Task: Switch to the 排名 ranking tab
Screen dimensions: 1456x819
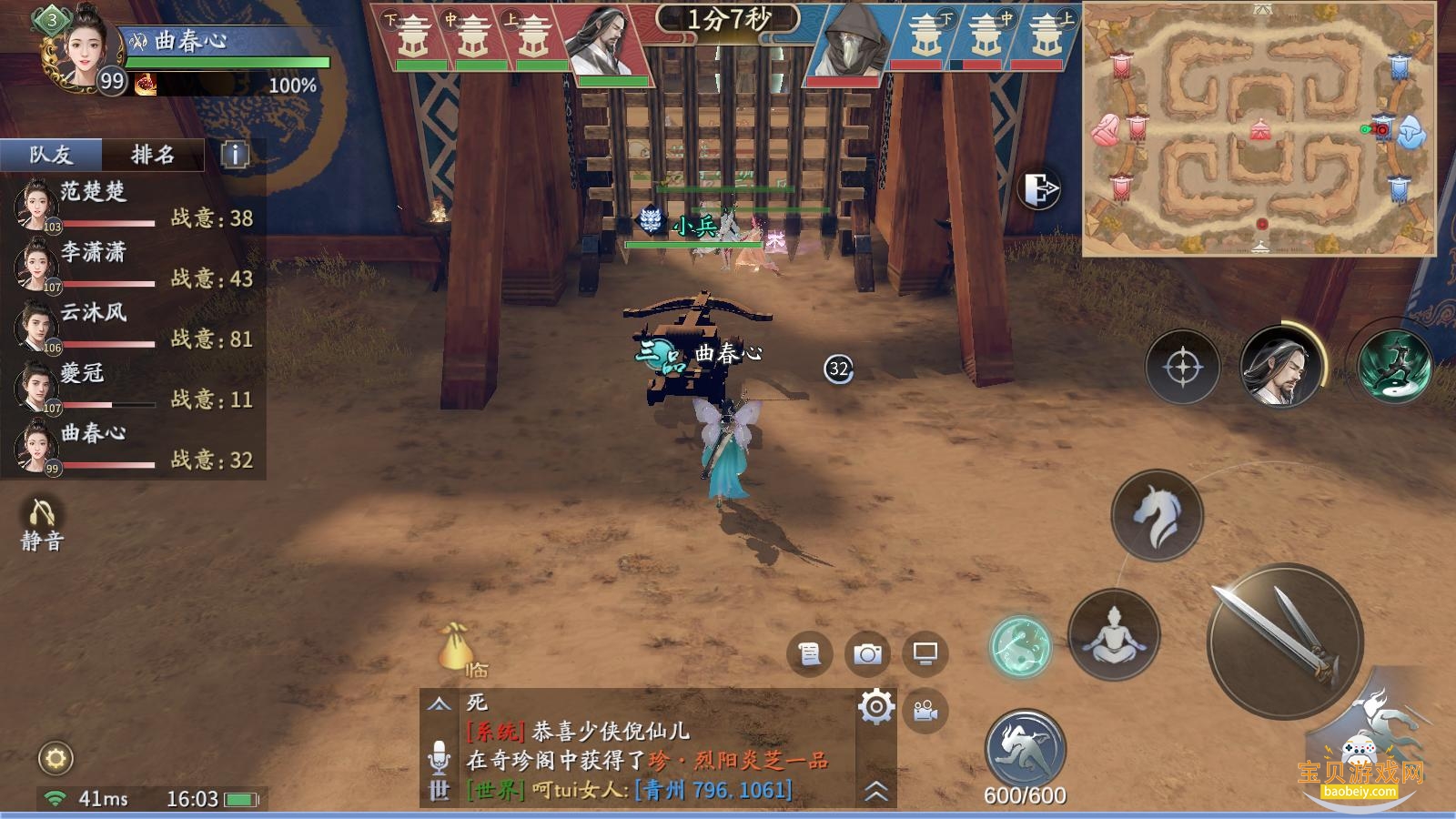Action: pyautogui.click(x=152, y=155)
